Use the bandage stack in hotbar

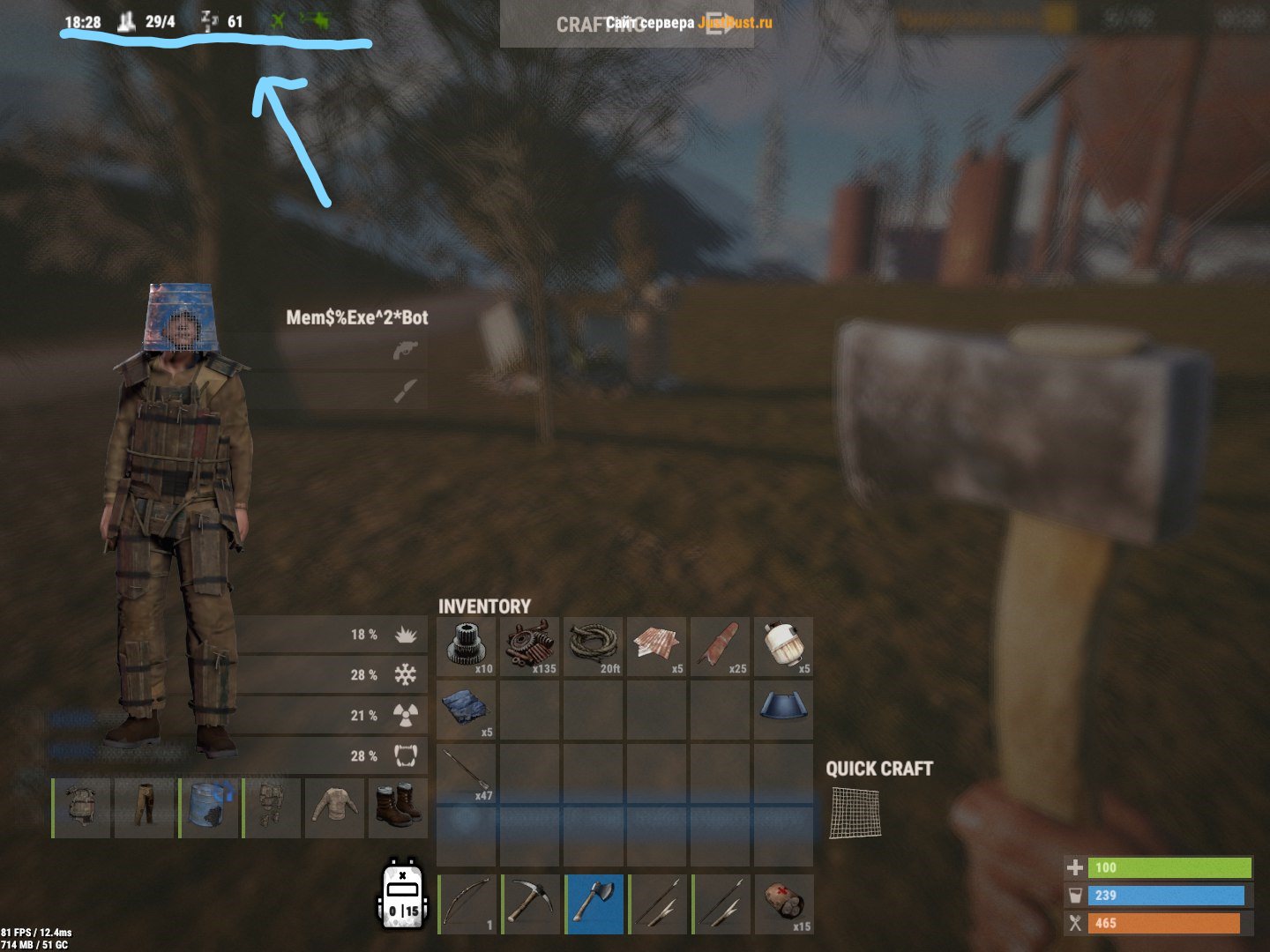coord(784,904)
